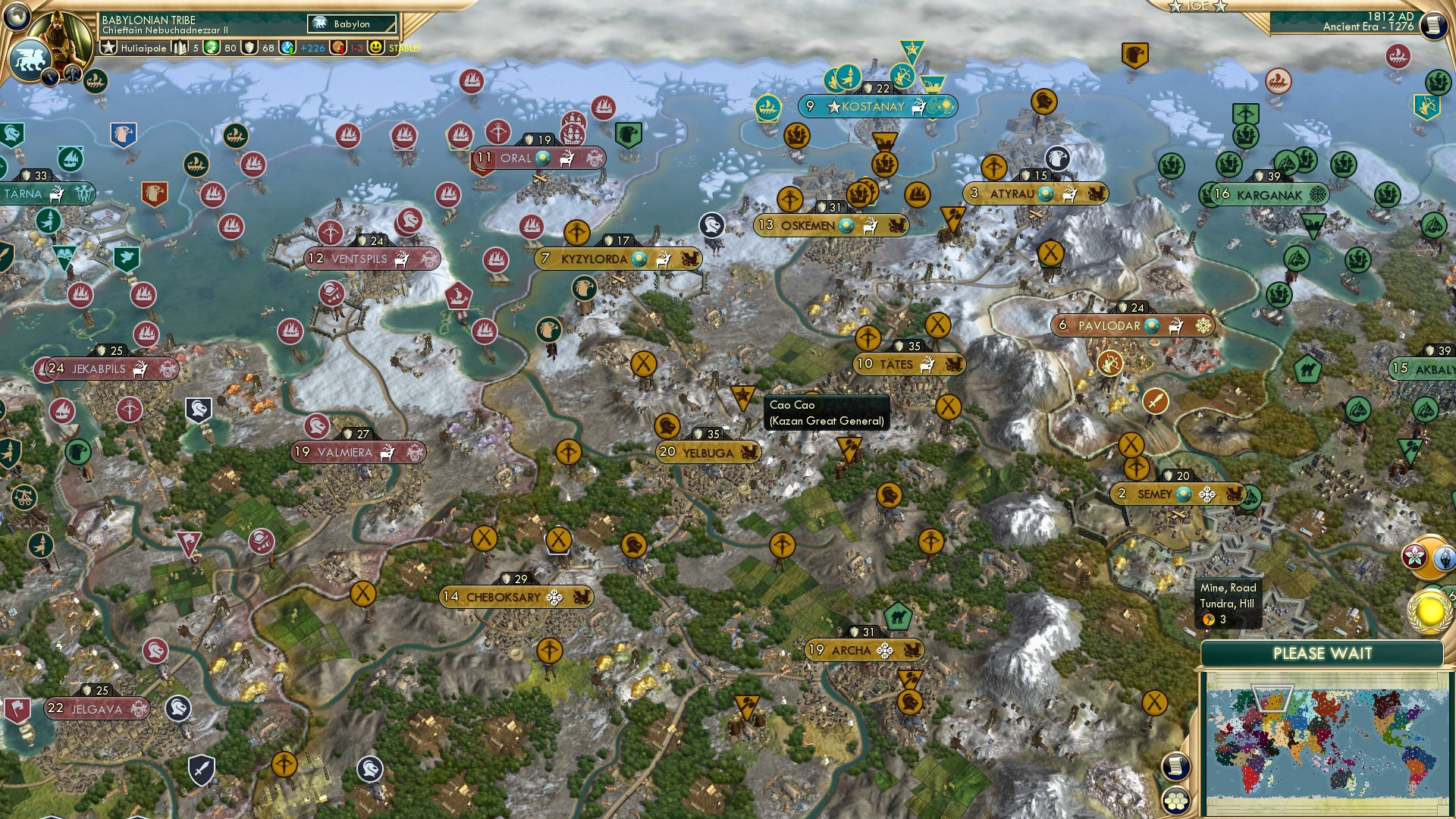Image resolution: width=1456 pixels, height=819 pixels.
Task: Toggle strategic view with the hexagon icon
Action: (1175, 802)
